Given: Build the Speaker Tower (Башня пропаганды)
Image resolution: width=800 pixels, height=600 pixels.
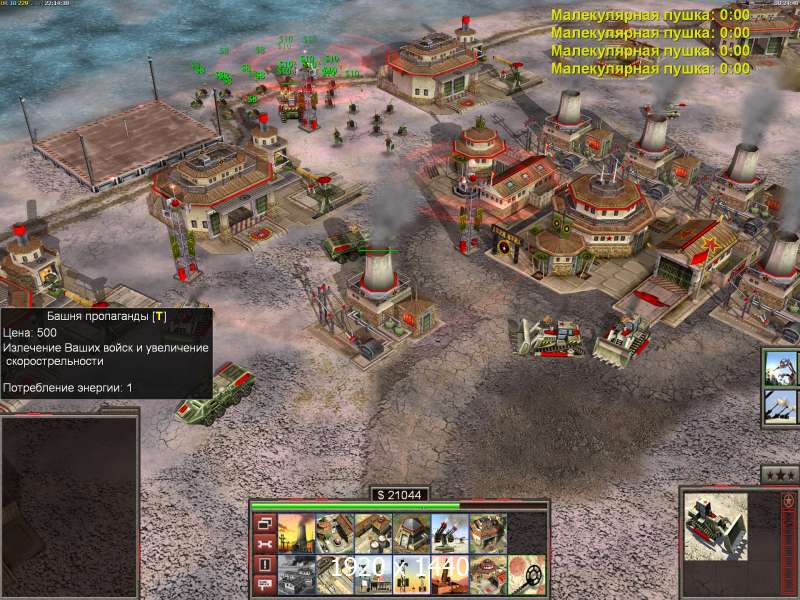Looking at the screenshot, I should [x=411, y=573].
